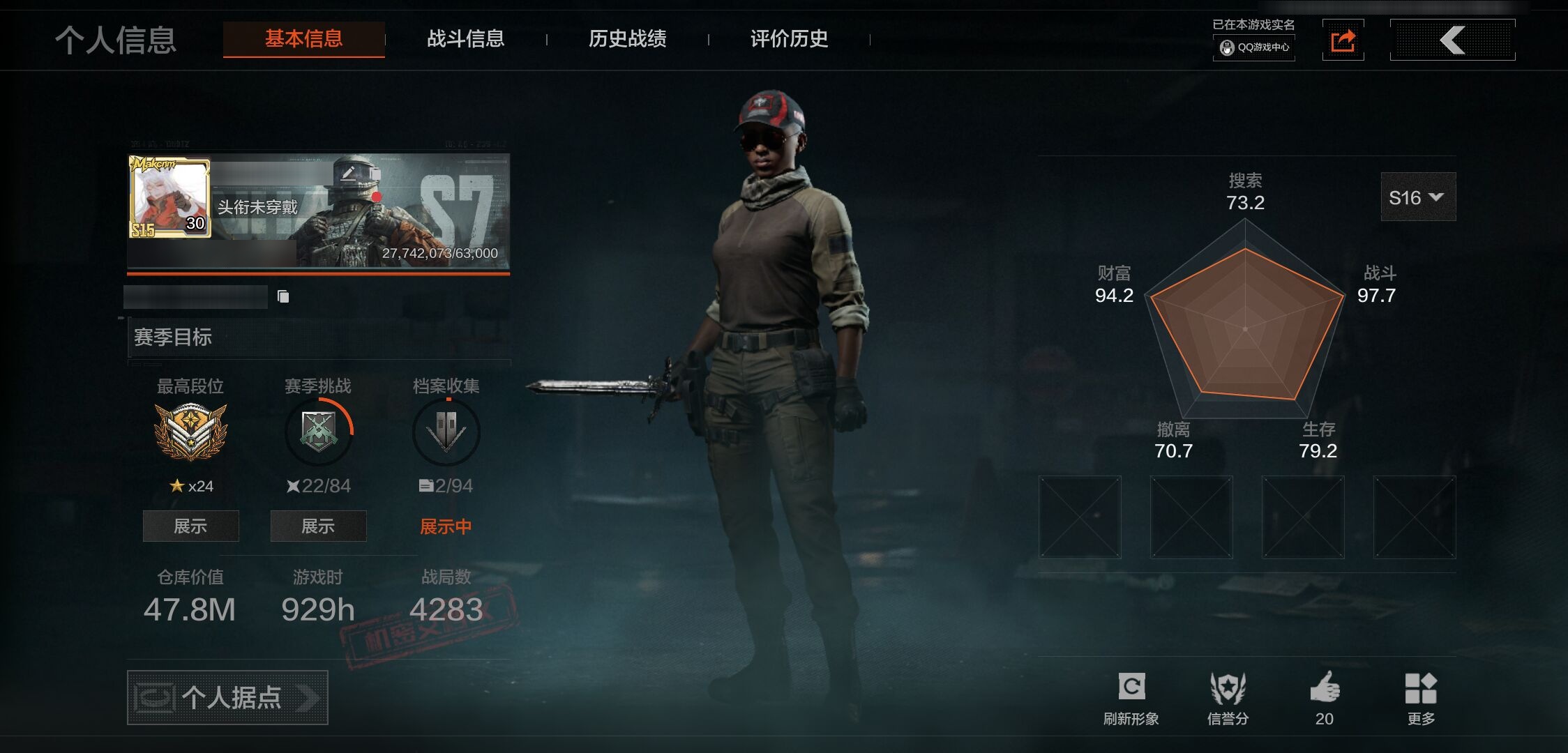Select the 档案收集 emblem
Screen dimensions: 1568x753
[x=446, y=432]
